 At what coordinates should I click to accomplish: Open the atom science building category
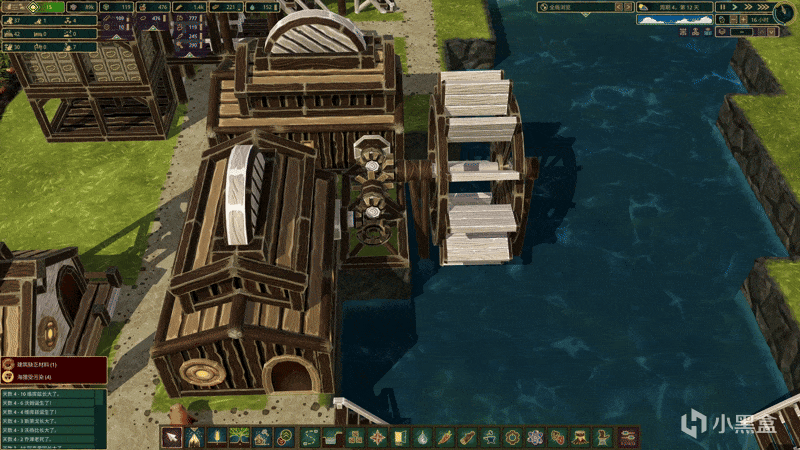535,438
